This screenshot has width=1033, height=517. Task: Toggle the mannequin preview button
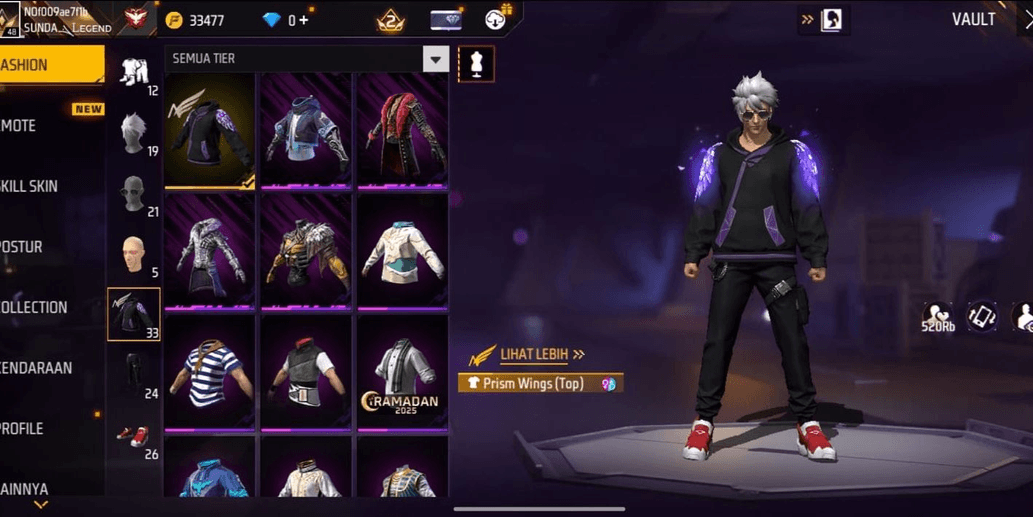tap(476, 64)
